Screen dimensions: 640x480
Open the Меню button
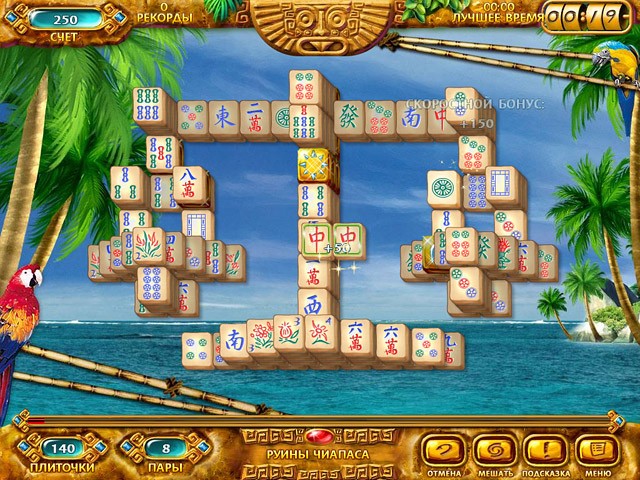pos(598,450)
